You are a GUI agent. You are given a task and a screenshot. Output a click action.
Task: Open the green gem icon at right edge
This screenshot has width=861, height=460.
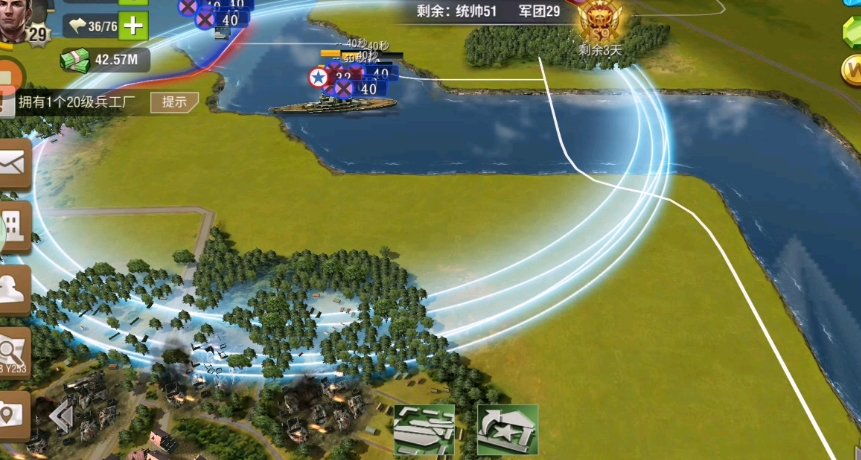853,28
